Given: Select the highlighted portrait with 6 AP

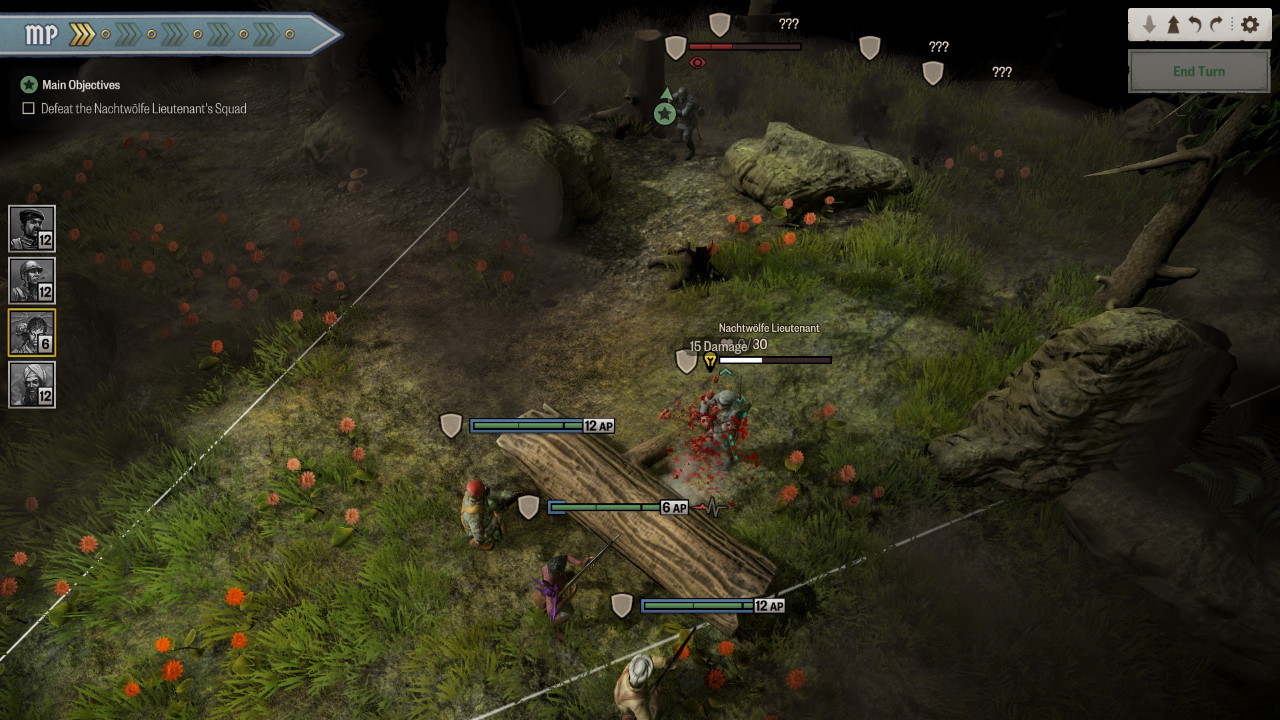Looking at the screenshot, I should coord(31,332).
